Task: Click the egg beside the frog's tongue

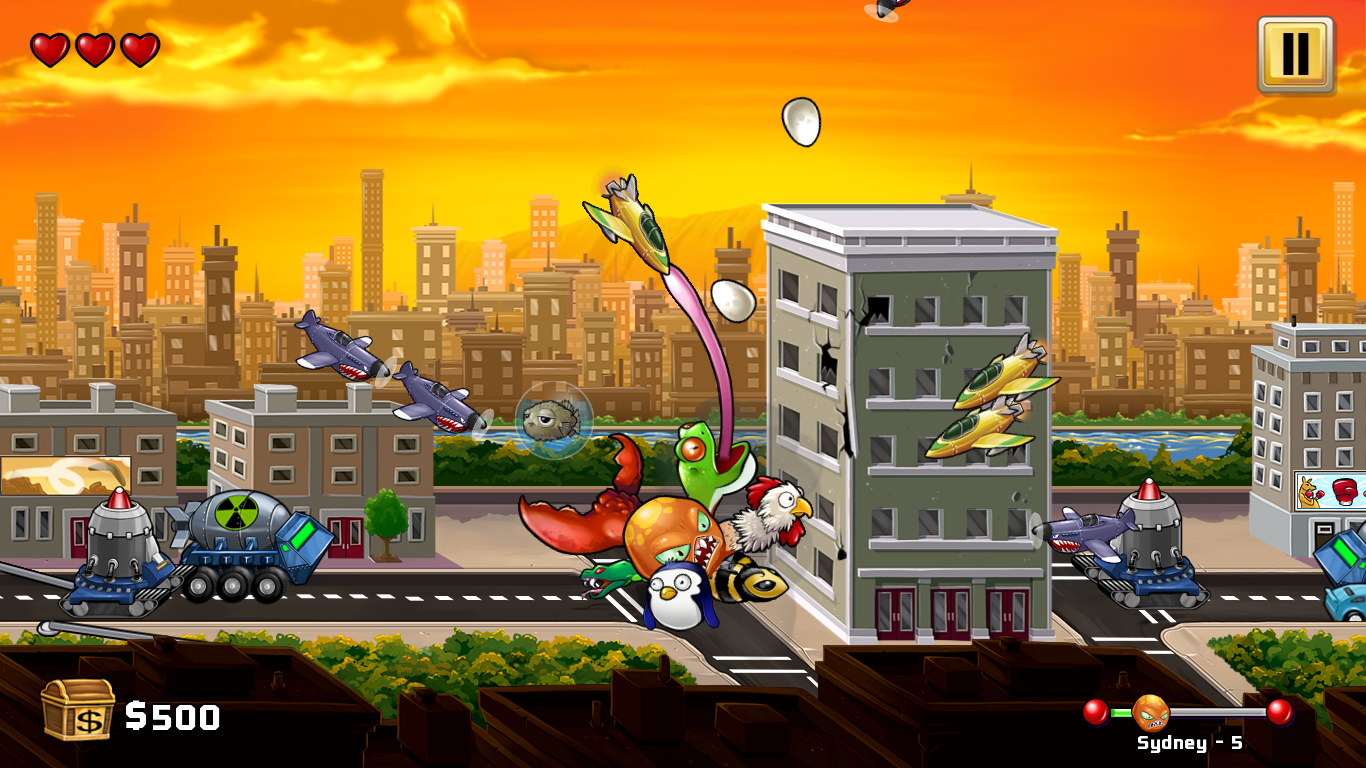Action: 731,299
